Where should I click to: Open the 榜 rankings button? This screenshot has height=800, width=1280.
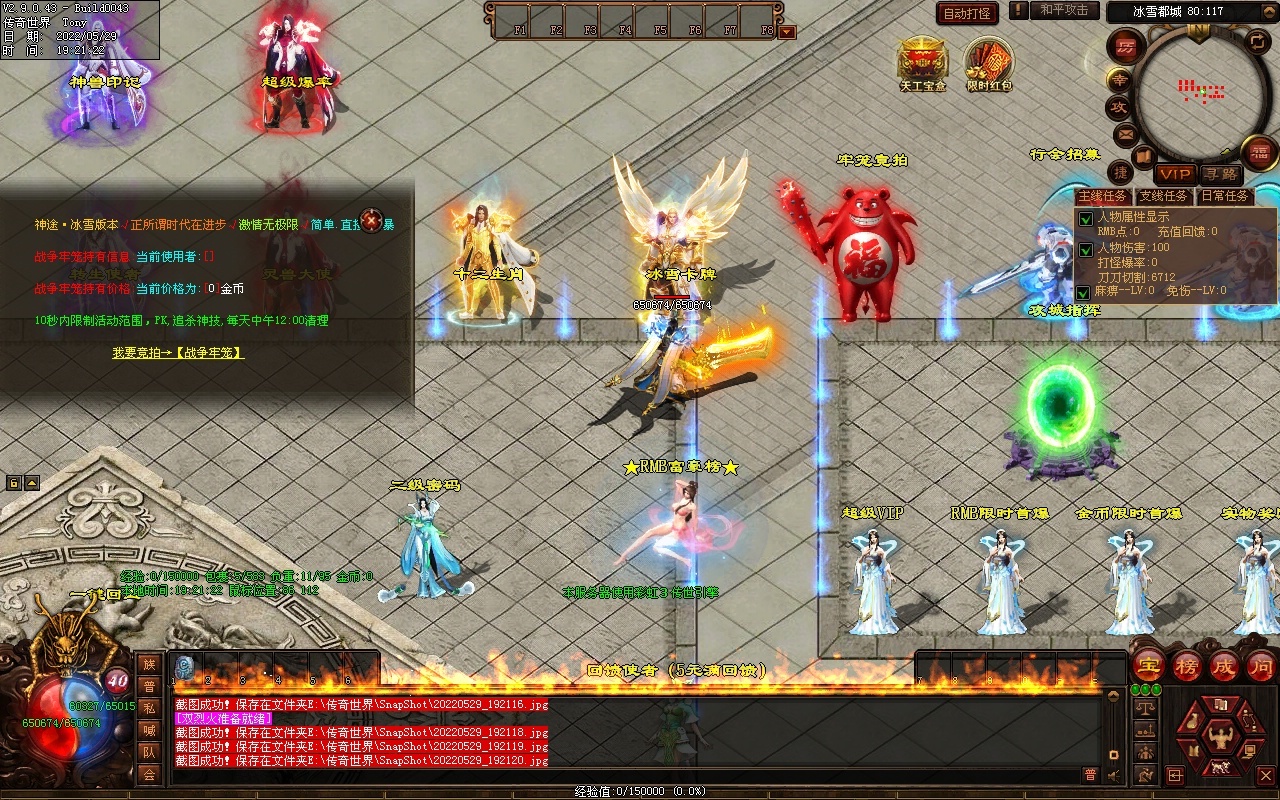[1187, 666]
